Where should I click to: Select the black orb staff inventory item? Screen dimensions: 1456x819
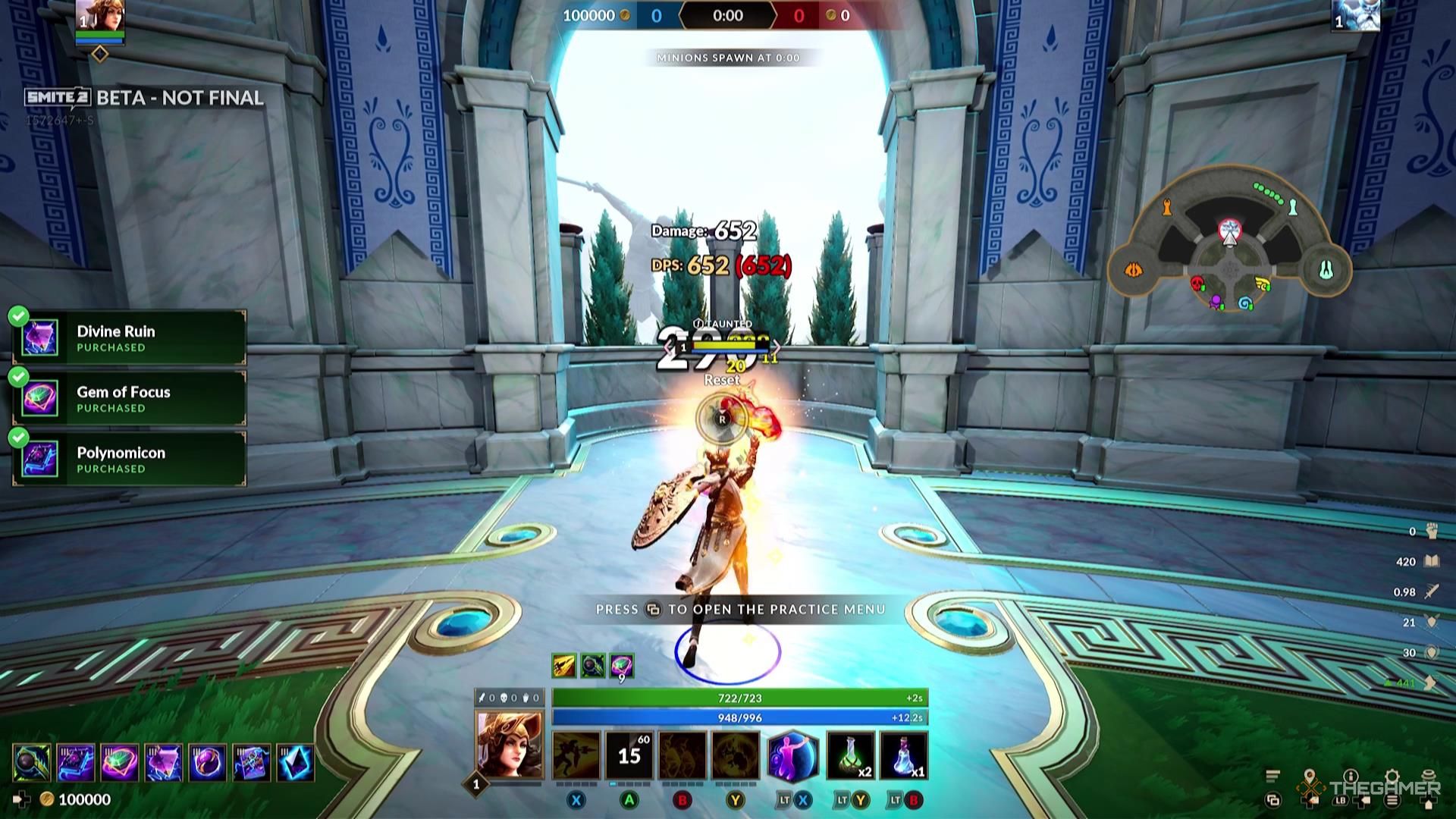coord(33,763)
